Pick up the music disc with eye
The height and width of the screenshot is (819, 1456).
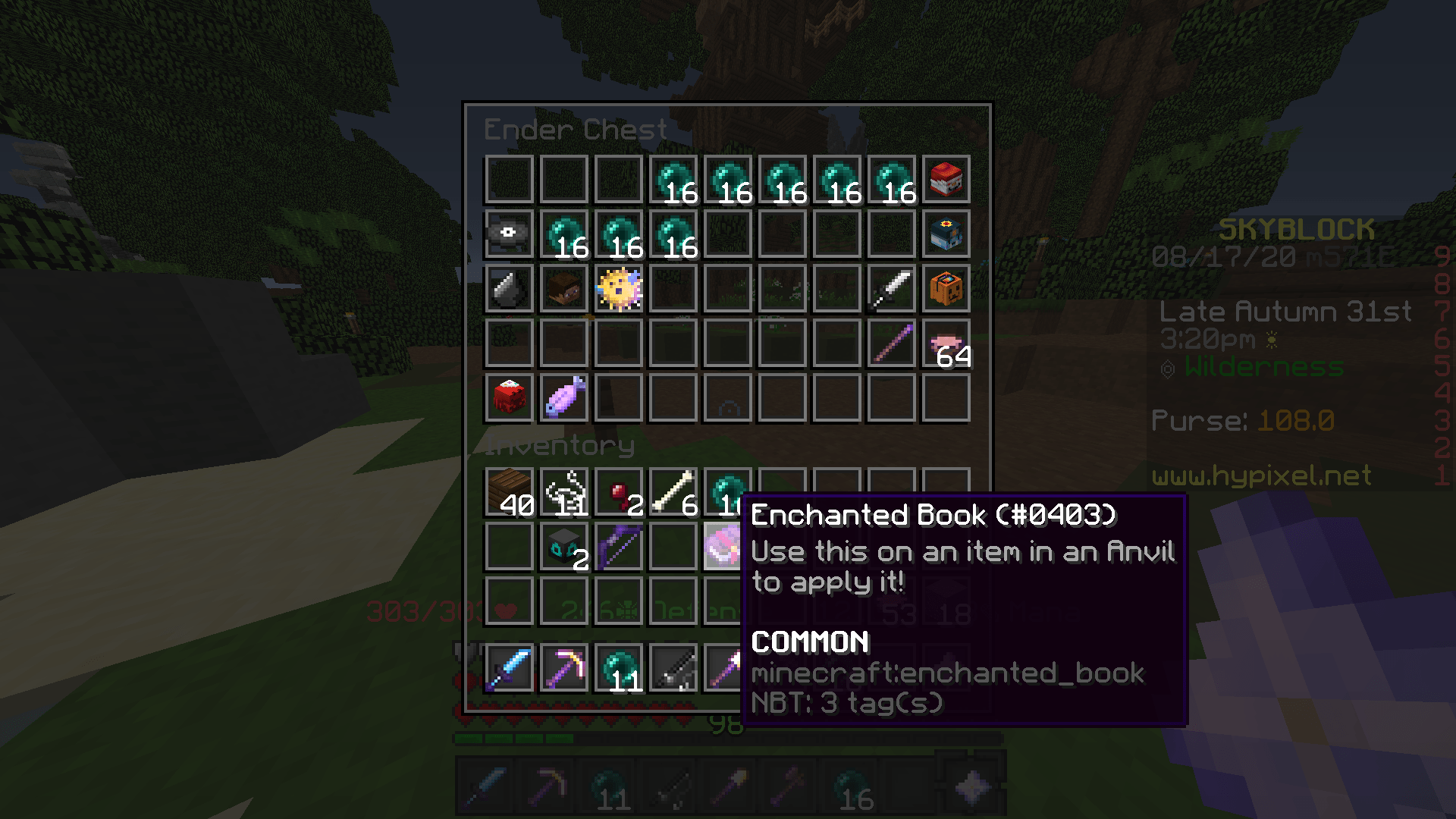pos(509,234)
